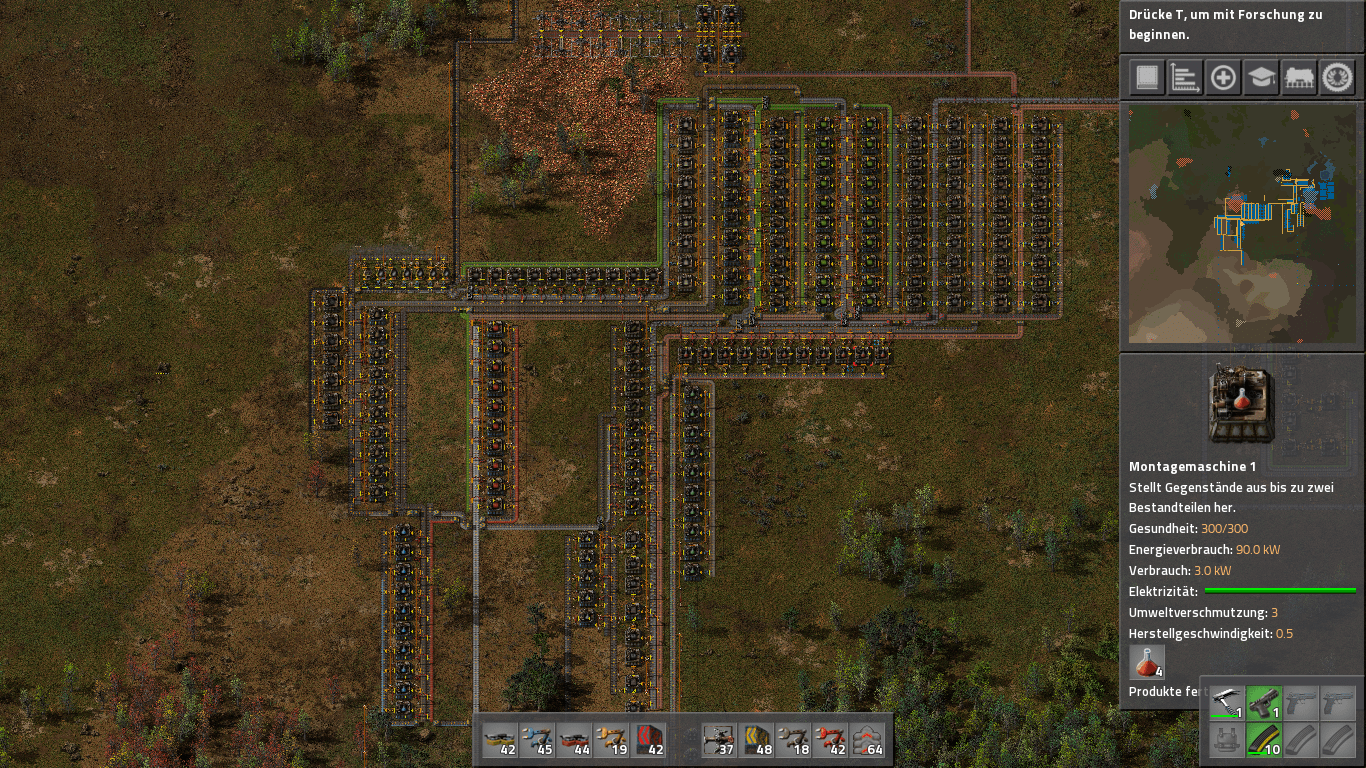Screen dimensions: 1366x768
Task: Select the science pack product icon
Action: 1147,662
